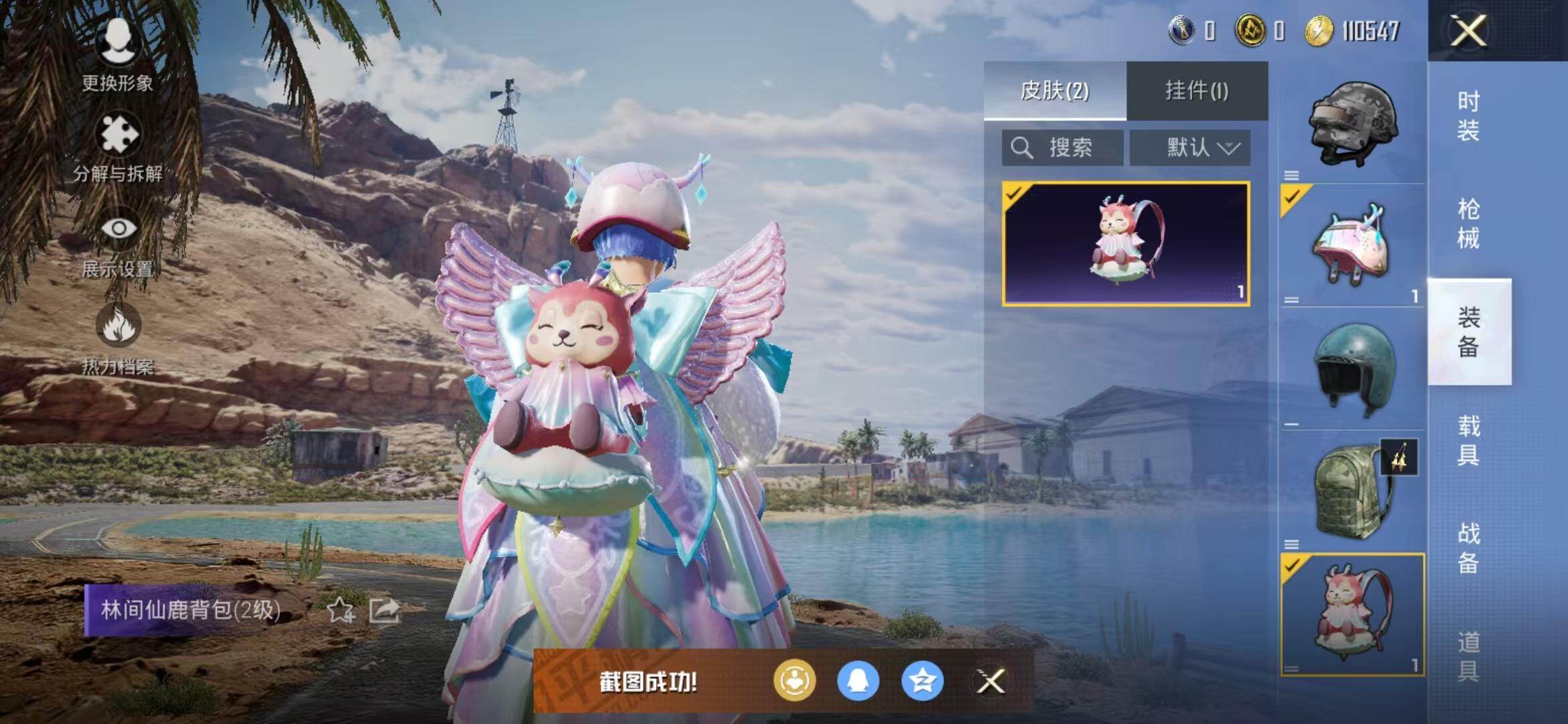Select the green camo backpack slot
The image size is (1568, 724).
coord(1352,492)
